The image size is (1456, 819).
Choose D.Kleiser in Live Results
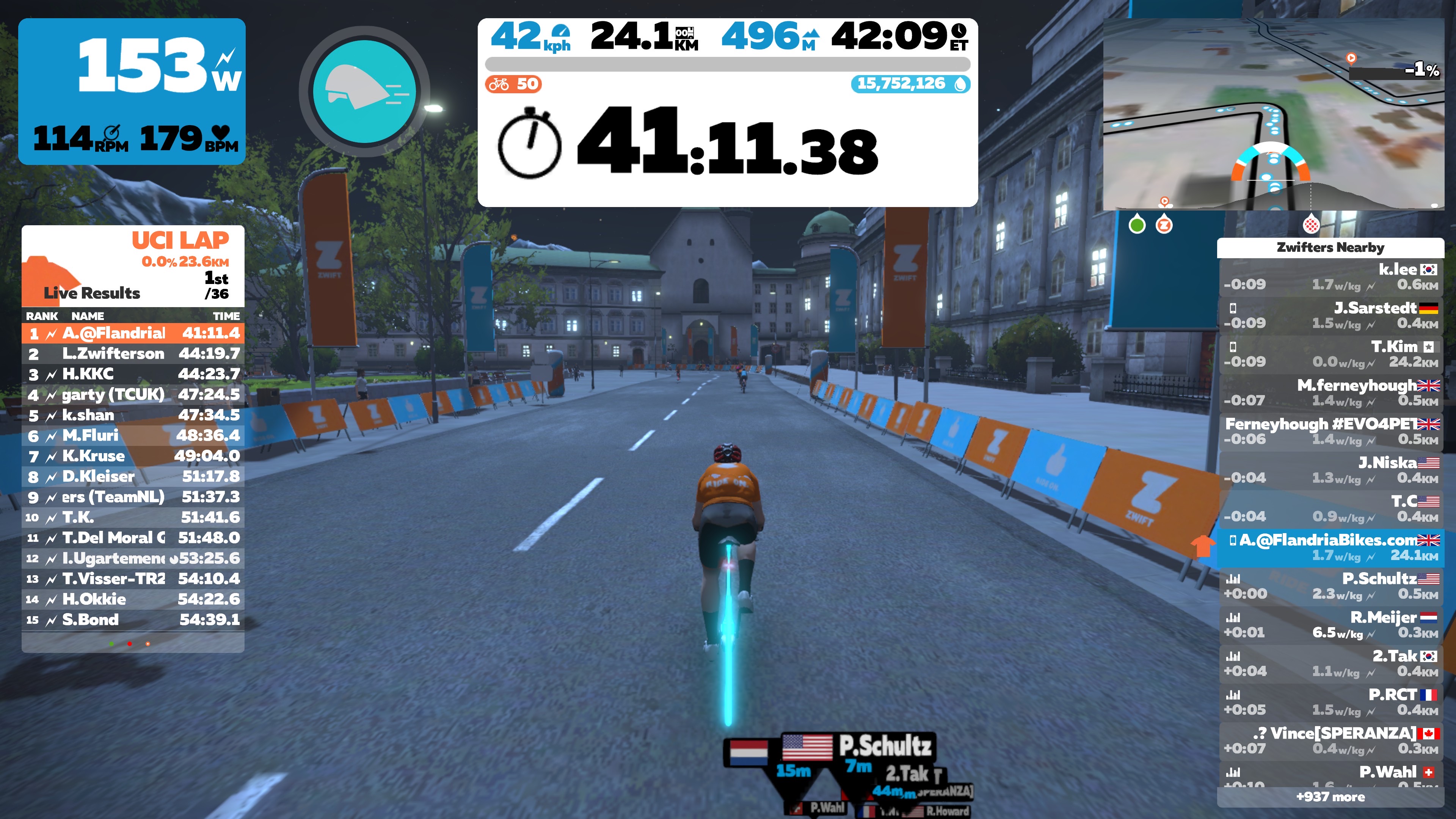[133, 477]
